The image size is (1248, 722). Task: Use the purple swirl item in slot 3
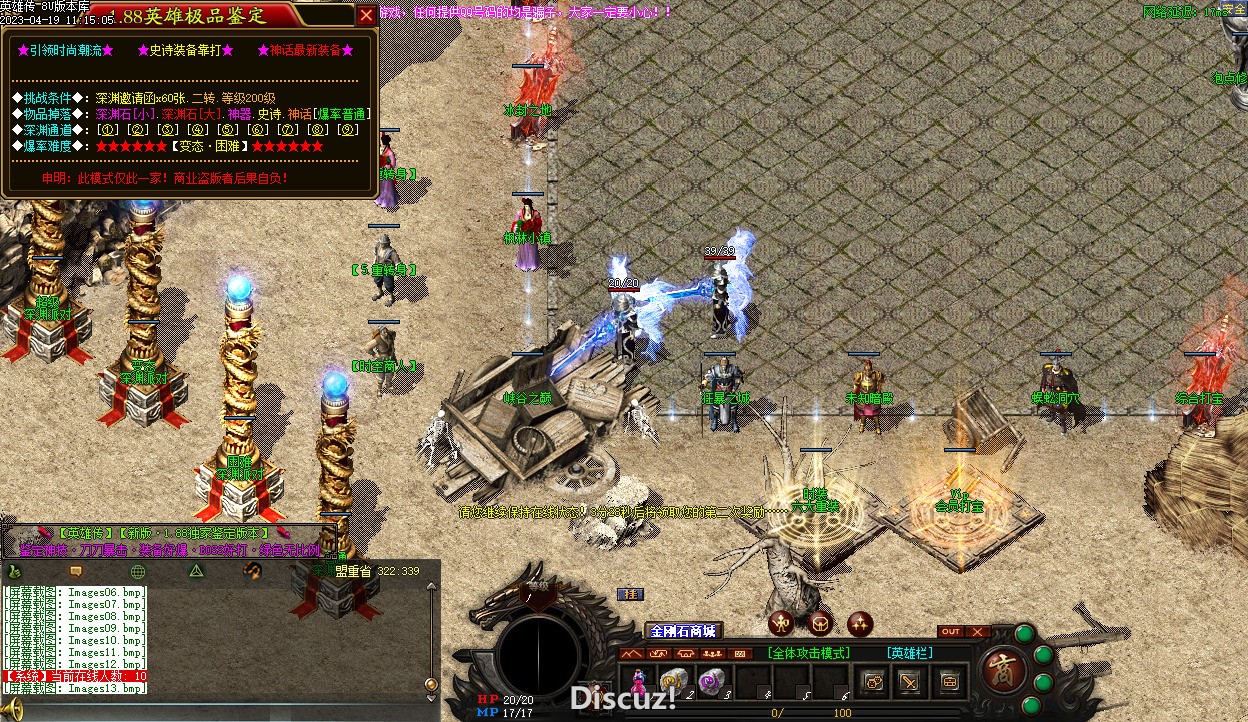pos(711,682)
